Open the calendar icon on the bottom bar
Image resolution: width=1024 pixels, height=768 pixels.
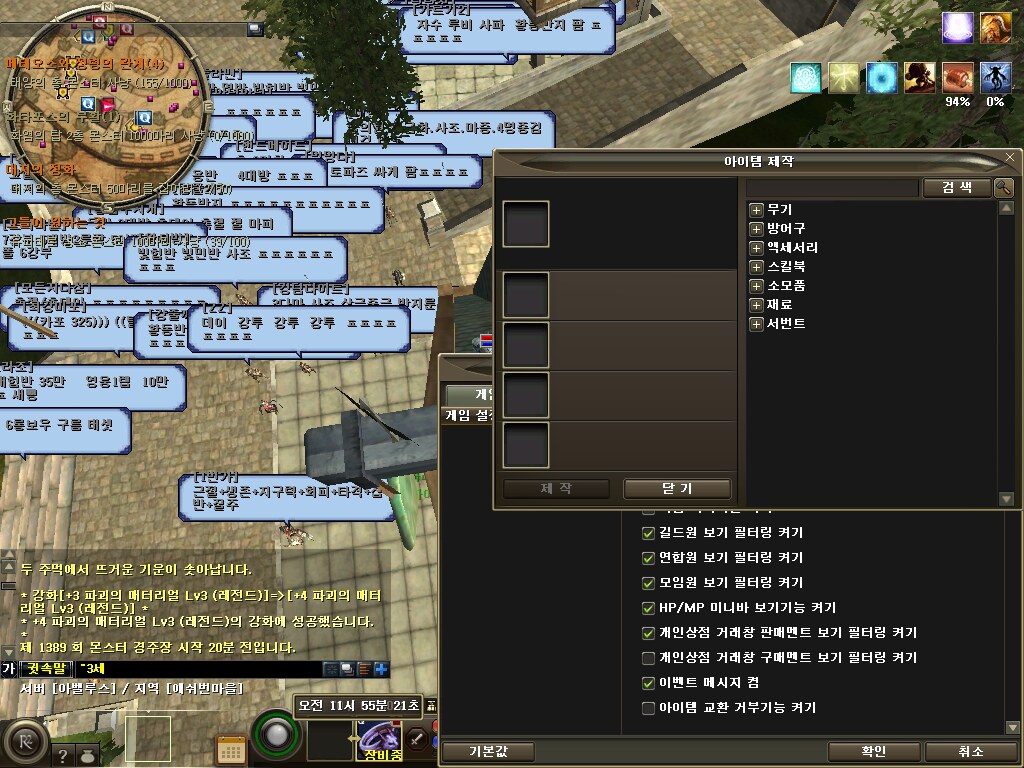point(231,749)
